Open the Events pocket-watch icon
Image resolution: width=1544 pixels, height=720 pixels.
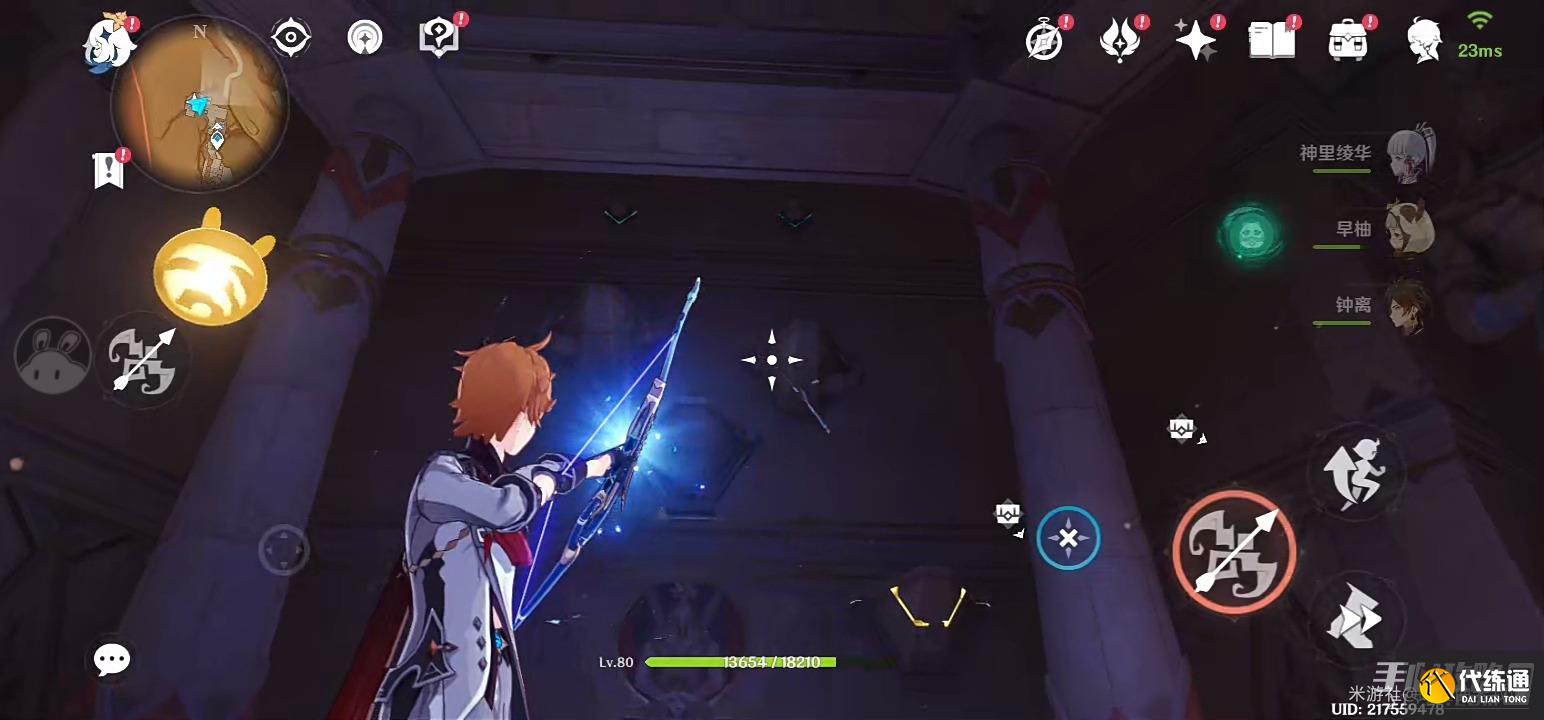point(1043,38)
